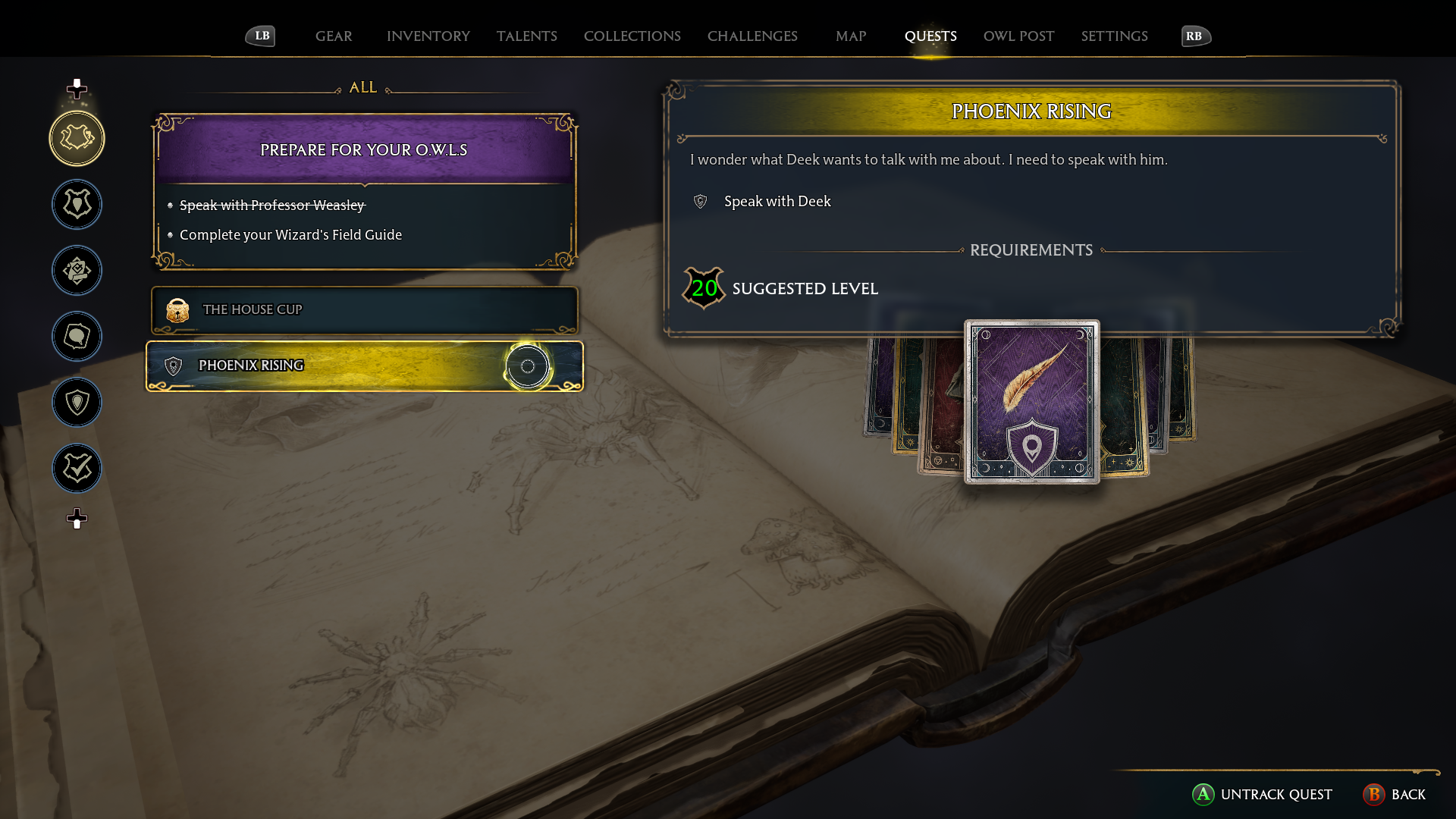This screenshot has height=819, width=1456.
Task: Select the Relationship quests shield icon
Action: [x=77, y=403]
